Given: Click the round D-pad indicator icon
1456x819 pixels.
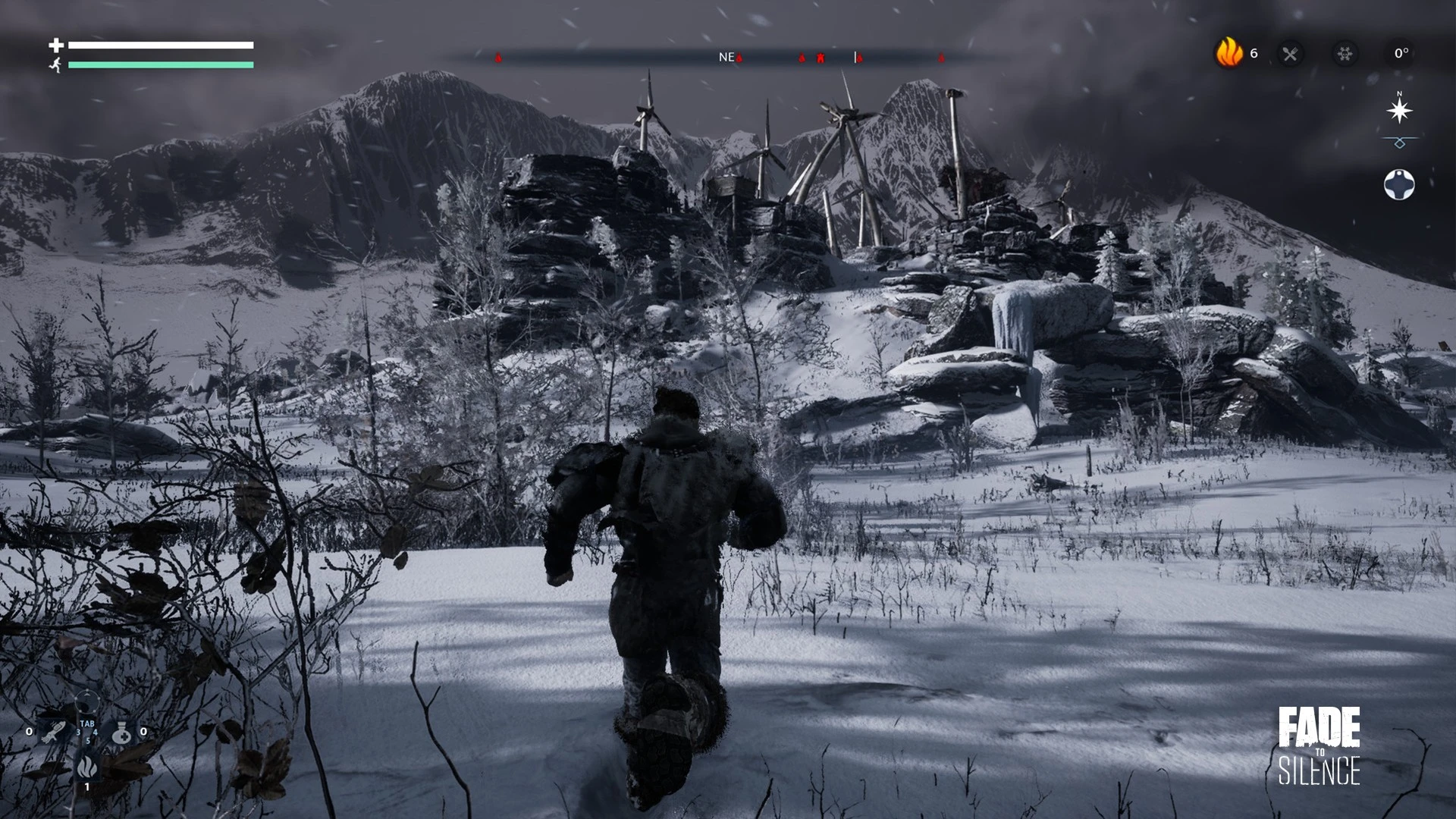Looking at the screenshot, I should [x=1399, y=184].
